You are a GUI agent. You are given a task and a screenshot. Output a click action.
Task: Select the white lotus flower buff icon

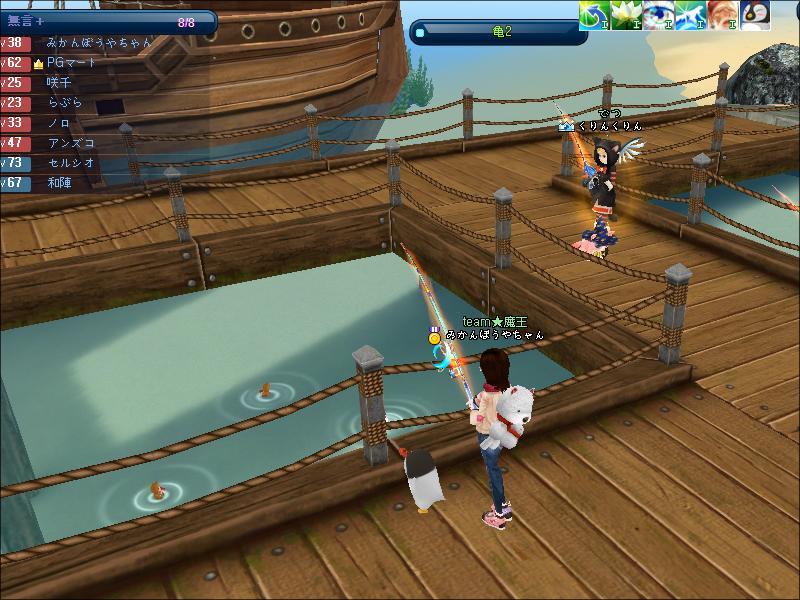pyautogui.click(x=626, y=15)
